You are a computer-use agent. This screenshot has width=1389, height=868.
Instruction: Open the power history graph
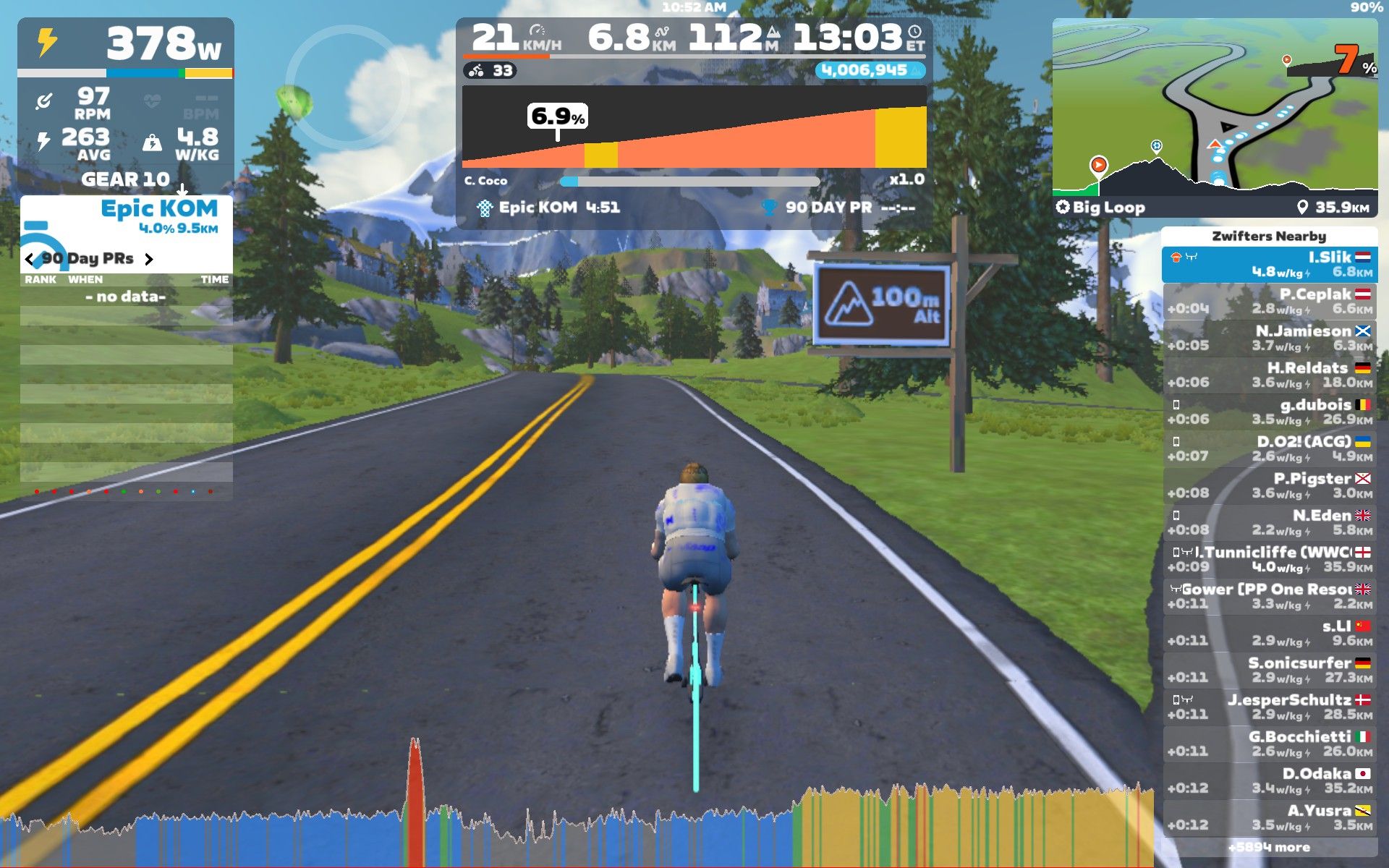[x=579, y=825]
